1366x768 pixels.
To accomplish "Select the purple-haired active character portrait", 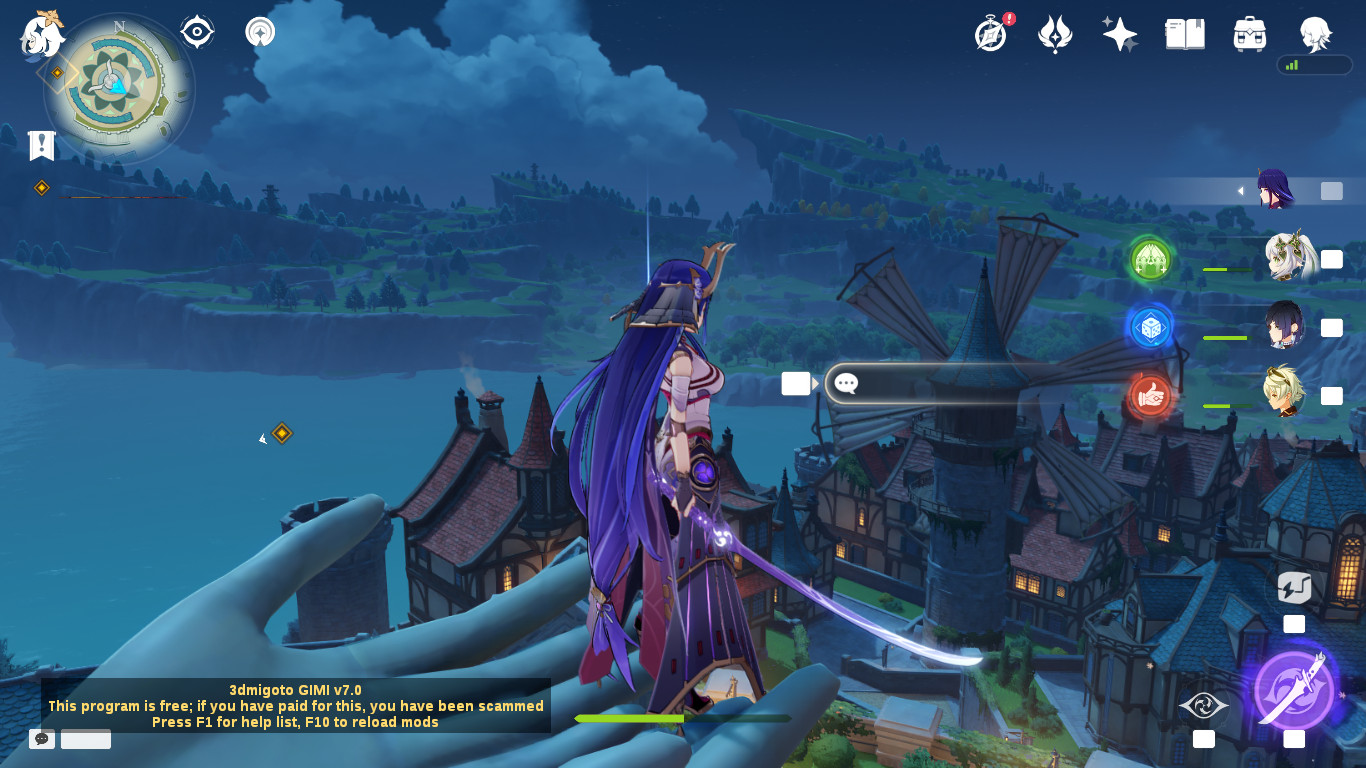I will 1275,189.
